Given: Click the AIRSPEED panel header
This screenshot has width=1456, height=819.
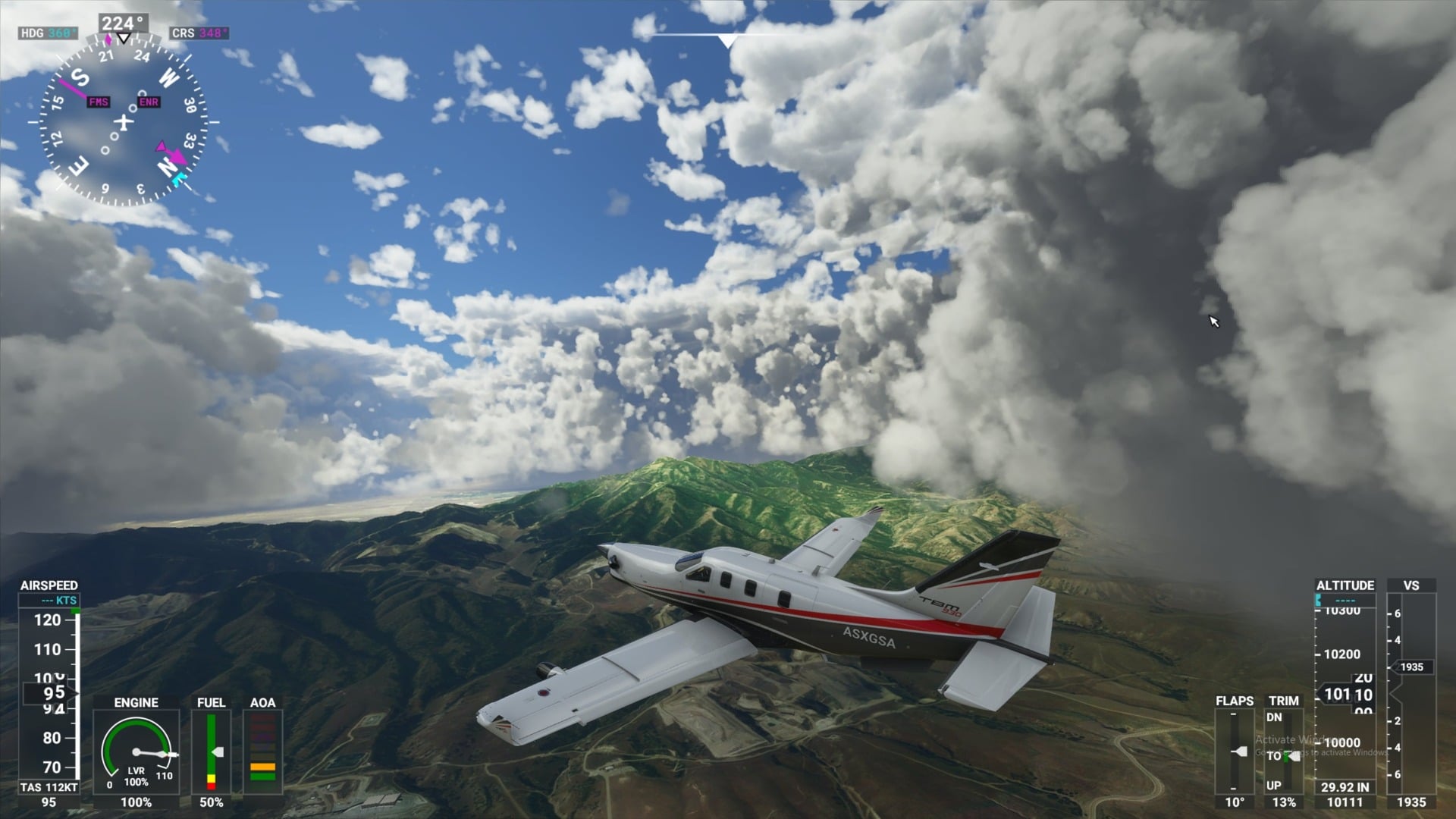Looking at the screenshot, I should tap(48, 585).
